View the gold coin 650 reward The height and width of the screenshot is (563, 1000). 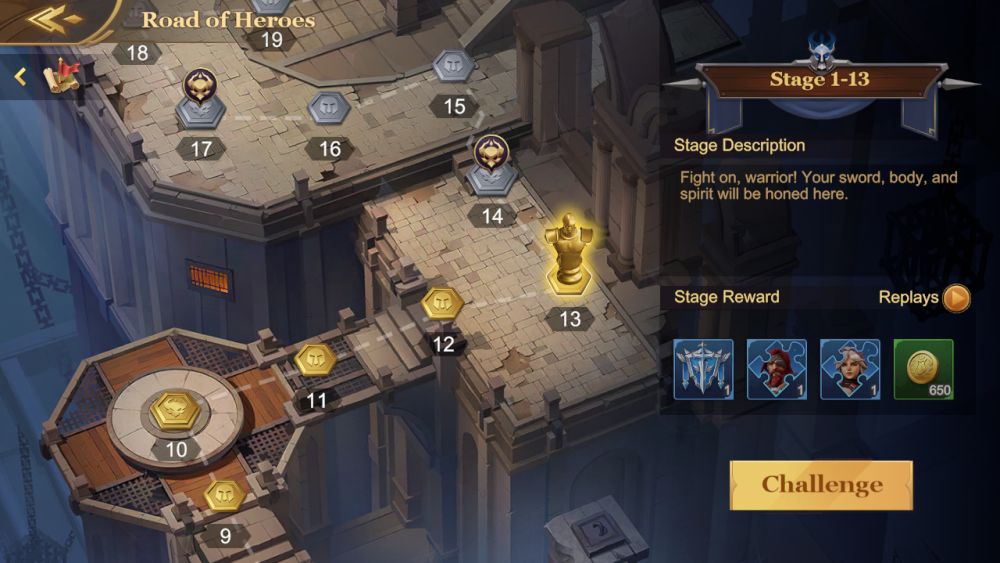point(923,369)
